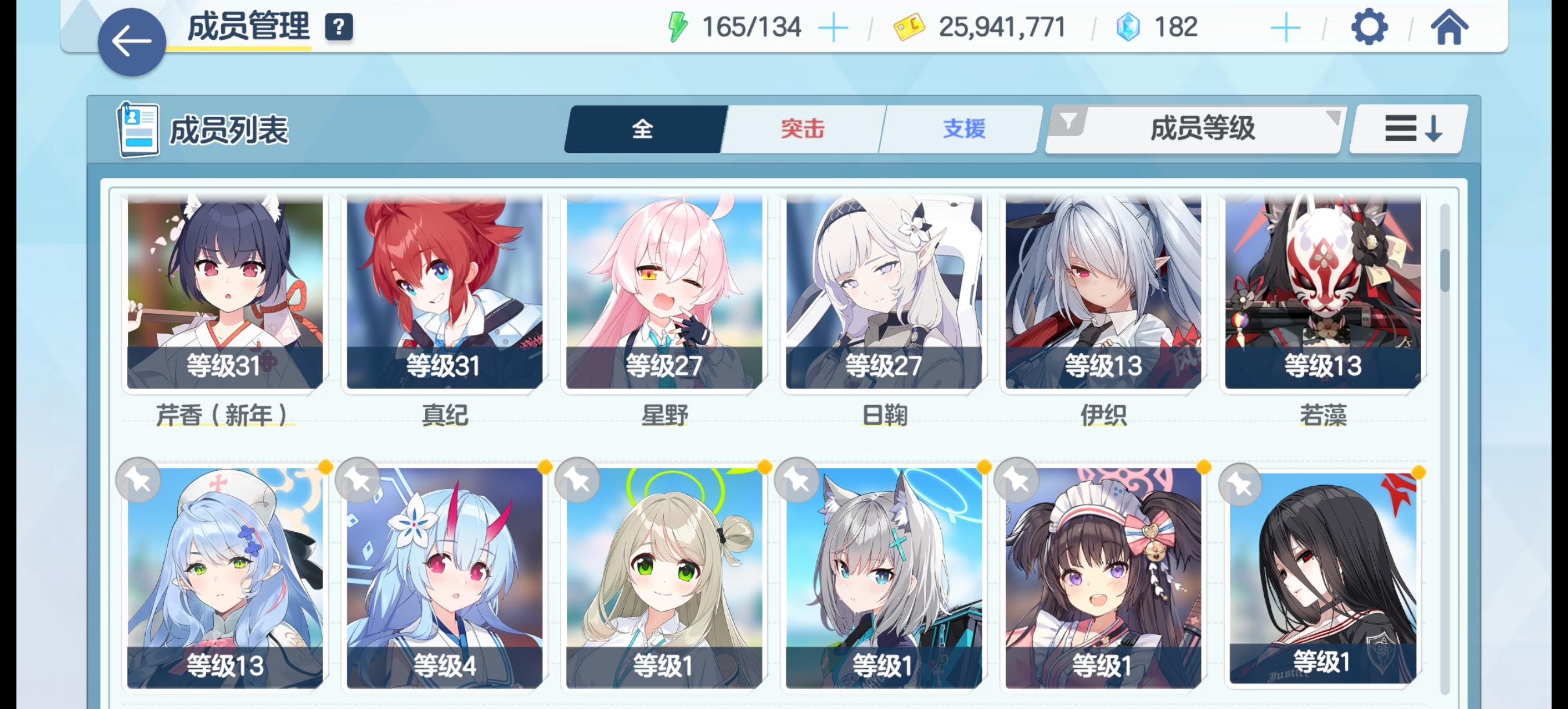Tap the lightning energy icon showing 165/134
The height and width of the screenshot is (709, 1568).
tap(678, 26)
